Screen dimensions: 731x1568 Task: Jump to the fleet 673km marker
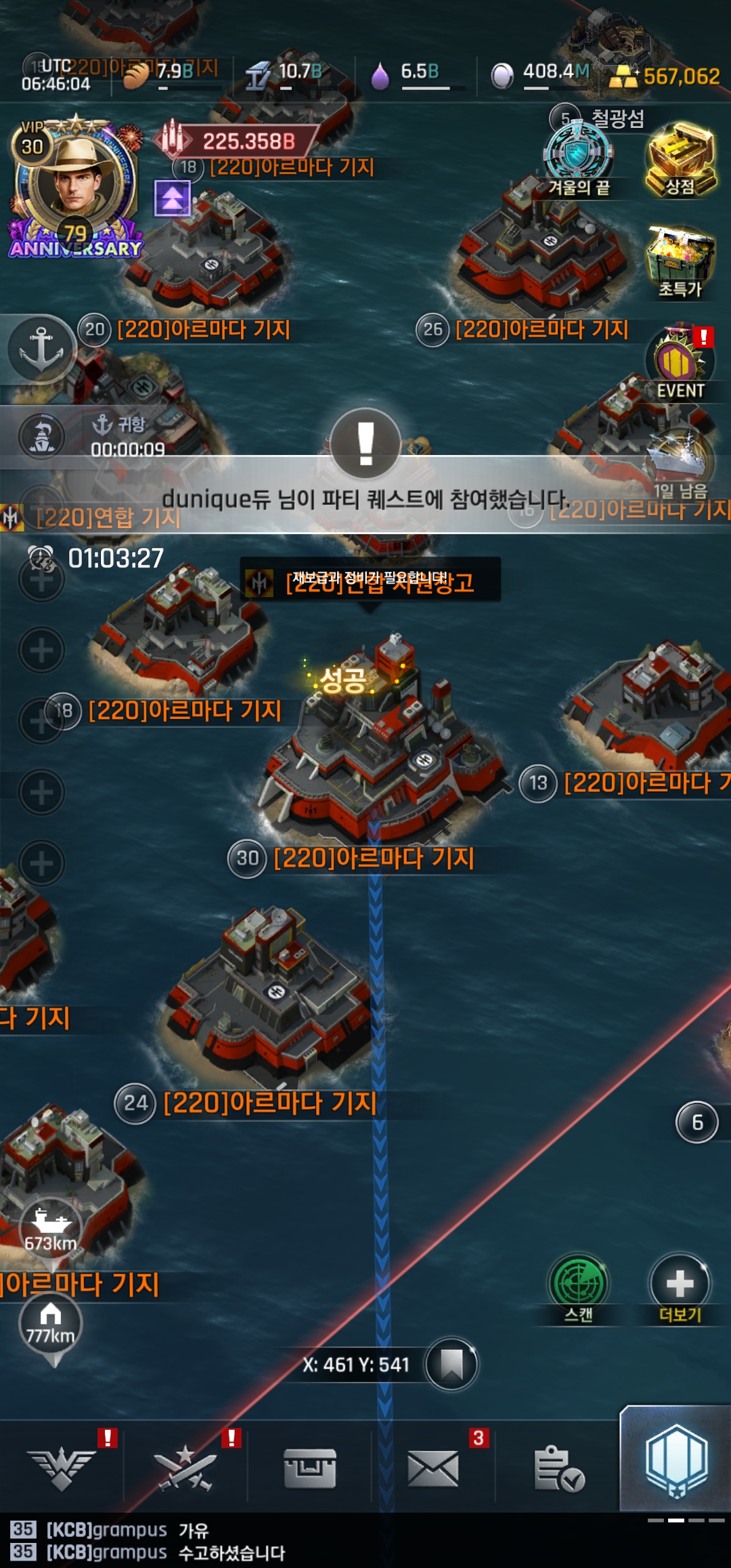click(51, 1229)
